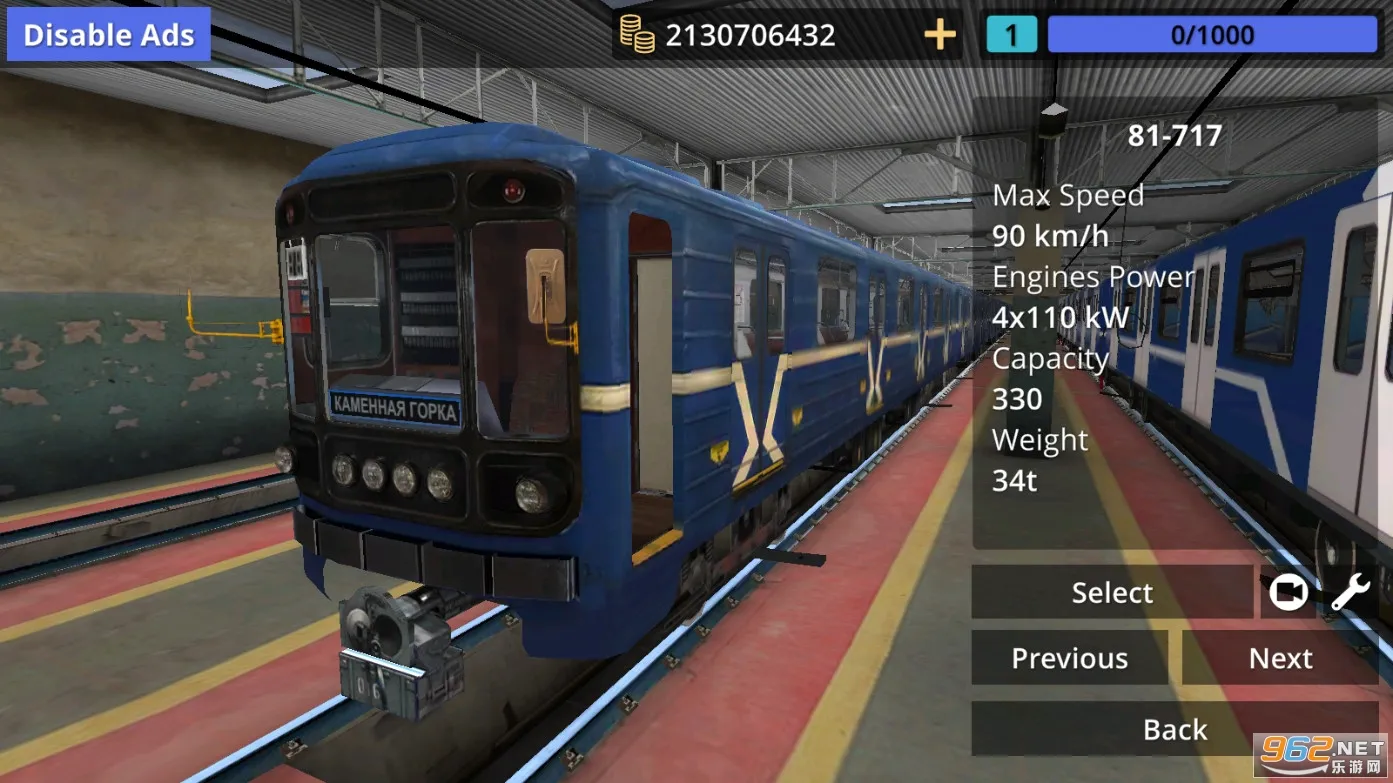Toggle the camera view icon
1393x783 pixels.
[x=1288, y=593]
